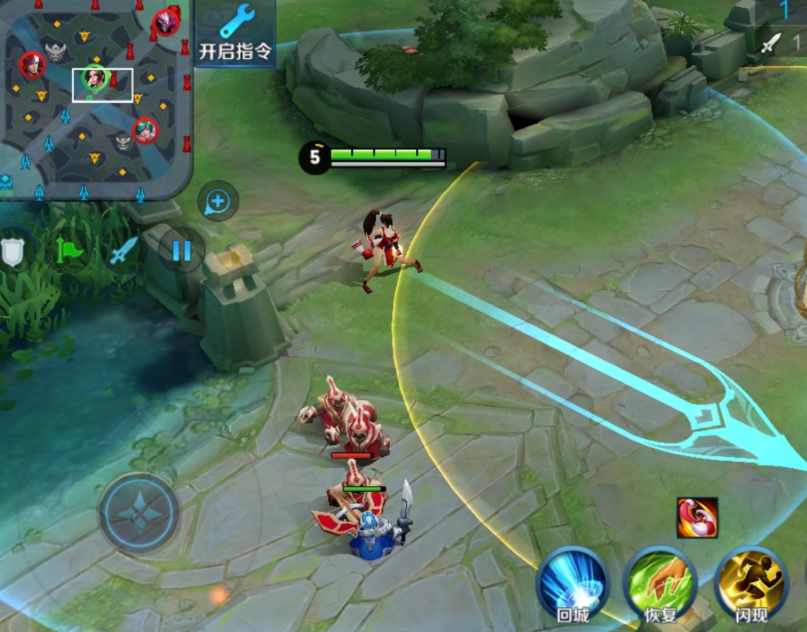Send the white shield defend signal
Viewport: 807px width, 632px height.
pos(12,250)
